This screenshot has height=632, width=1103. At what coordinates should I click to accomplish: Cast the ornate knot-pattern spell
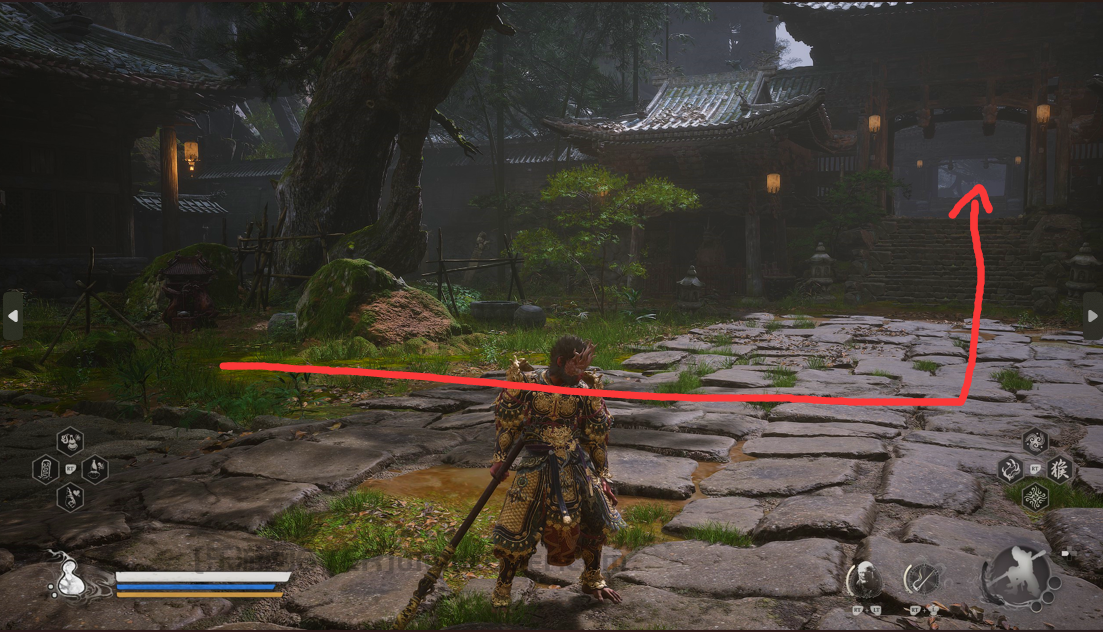(1035, 495)
